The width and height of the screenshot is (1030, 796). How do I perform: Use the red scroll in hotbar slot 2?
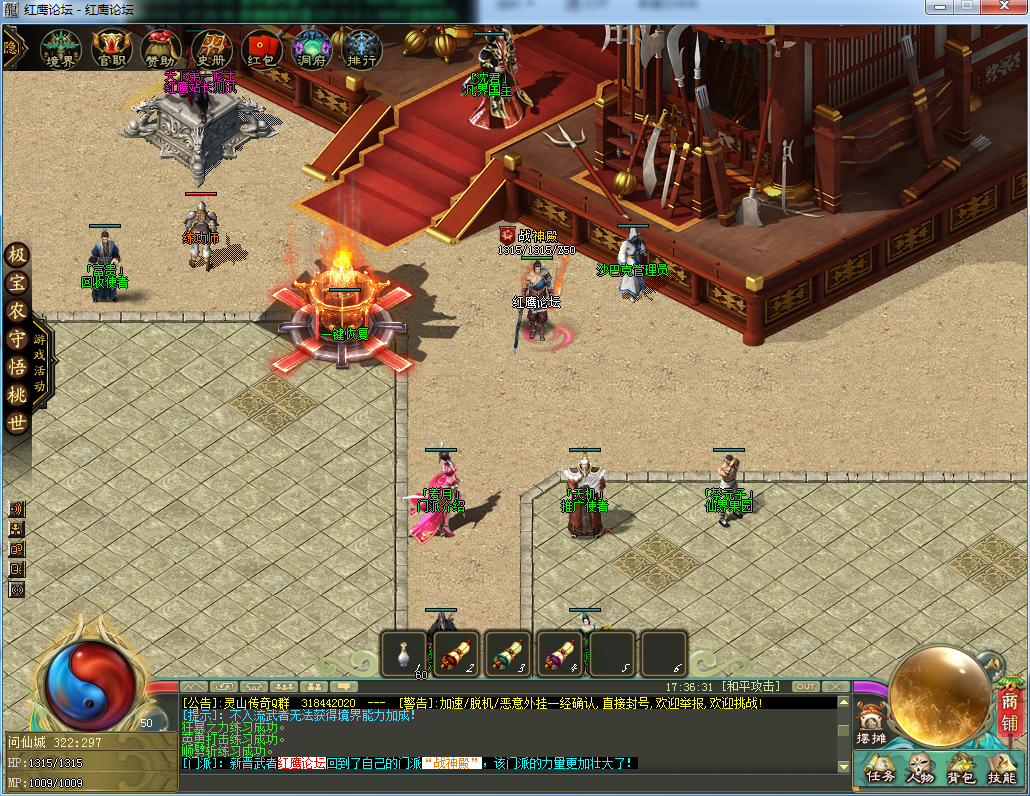(x=456, y=654)
